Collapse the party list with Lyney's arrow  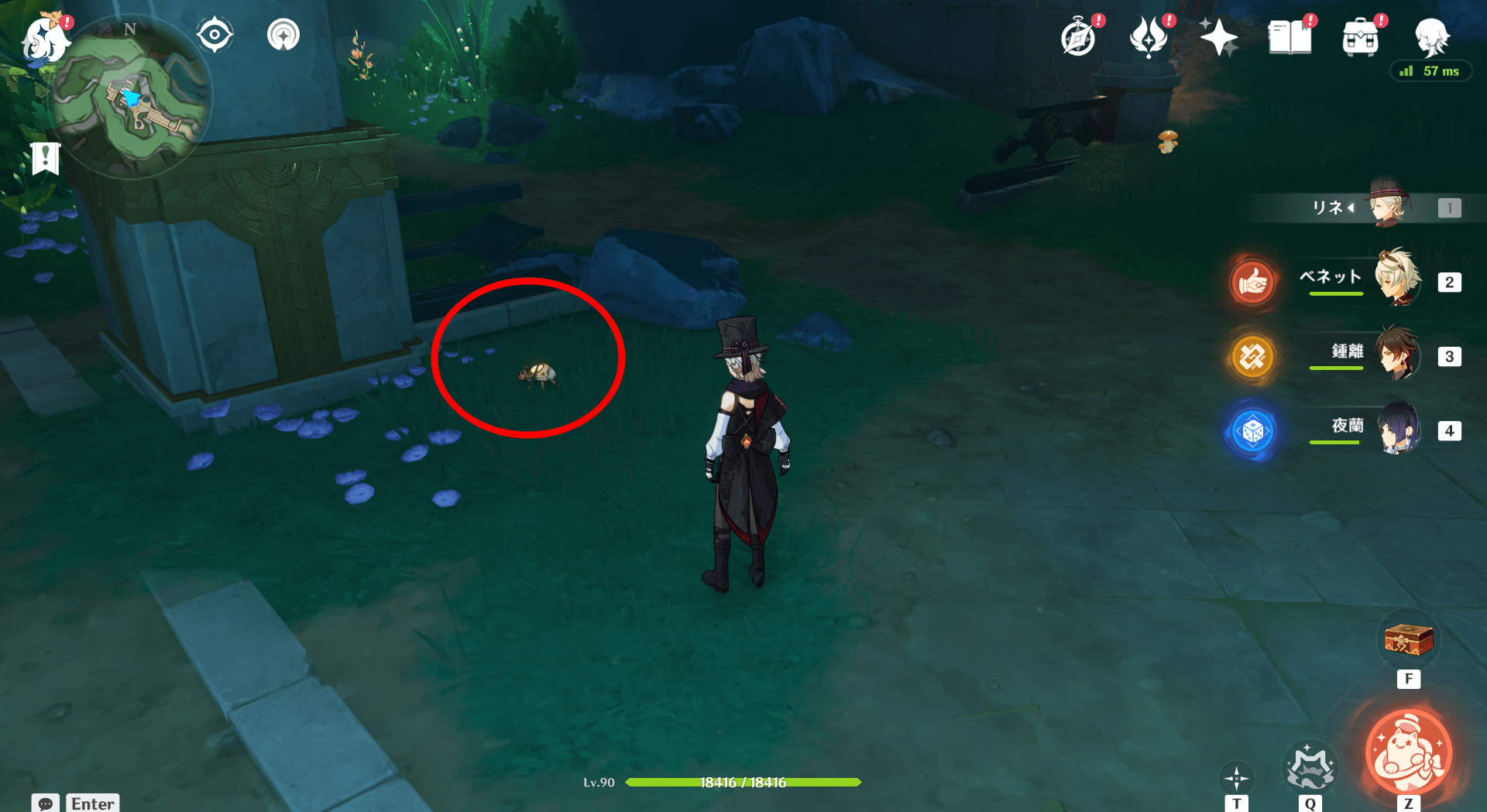[x=1350, y=207]
